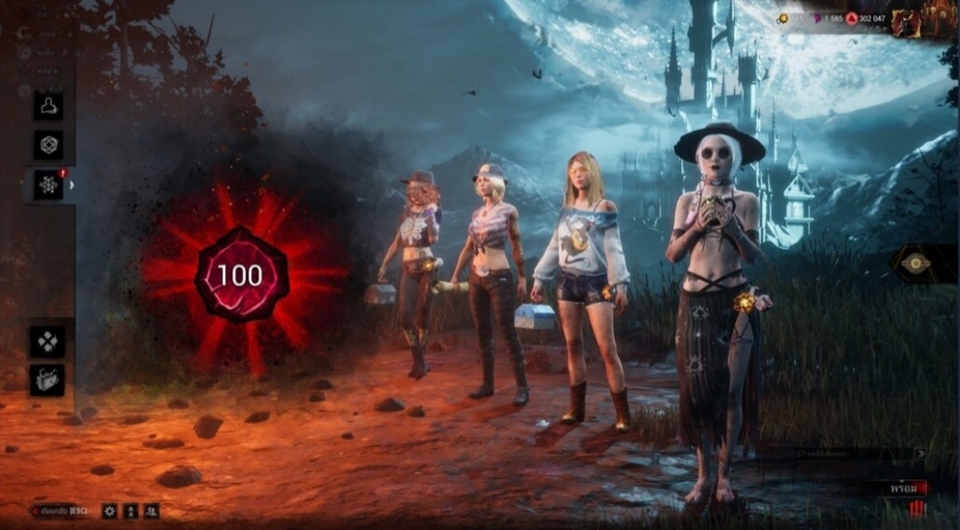This screenshot has height=530, width=960.
Task: Open the character selection icon
Action: coord(48,106)
